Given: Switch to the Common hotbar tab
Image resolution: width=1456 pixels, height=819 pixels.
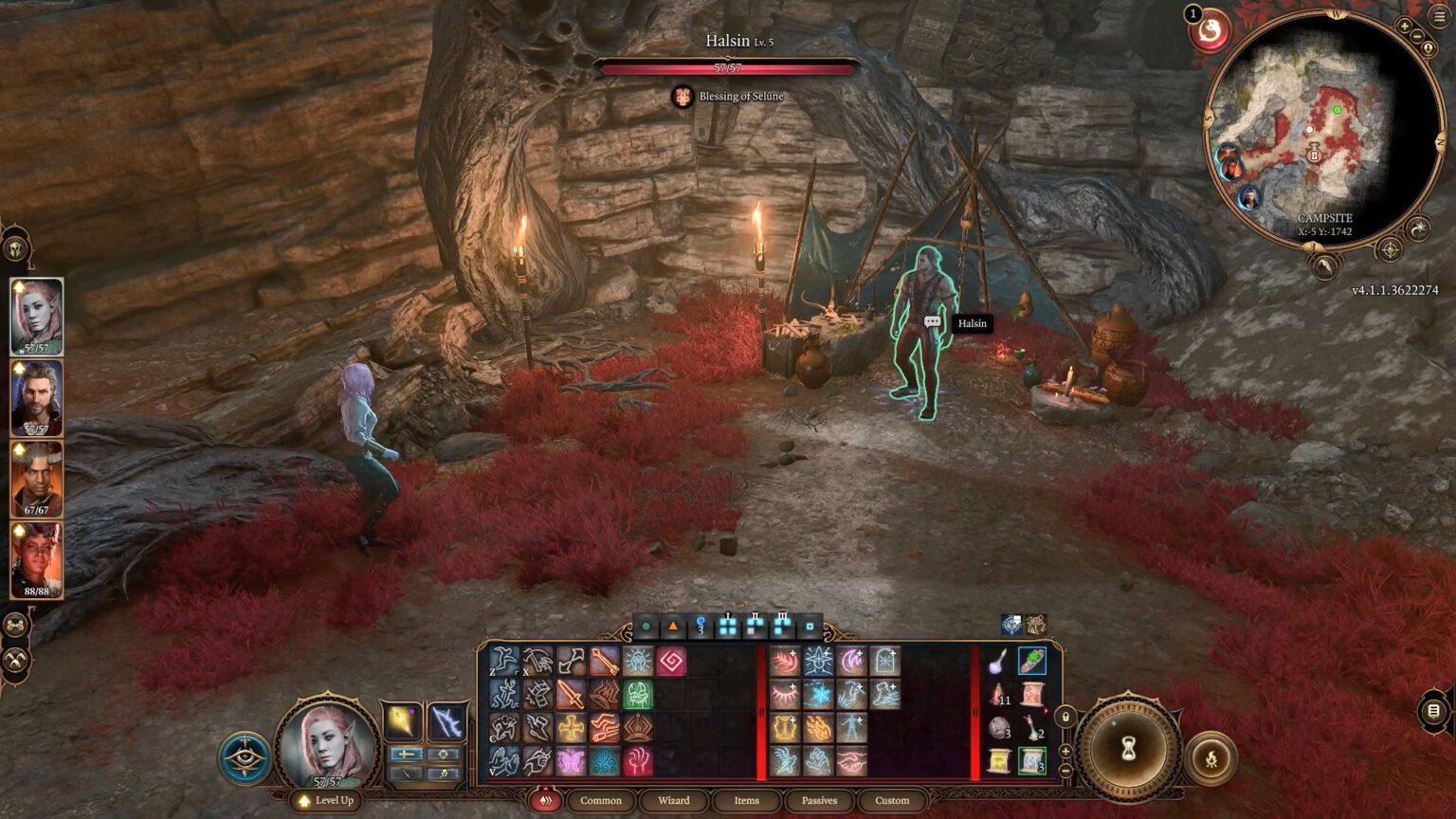Looking at the screenshot, I should (601, 800).
